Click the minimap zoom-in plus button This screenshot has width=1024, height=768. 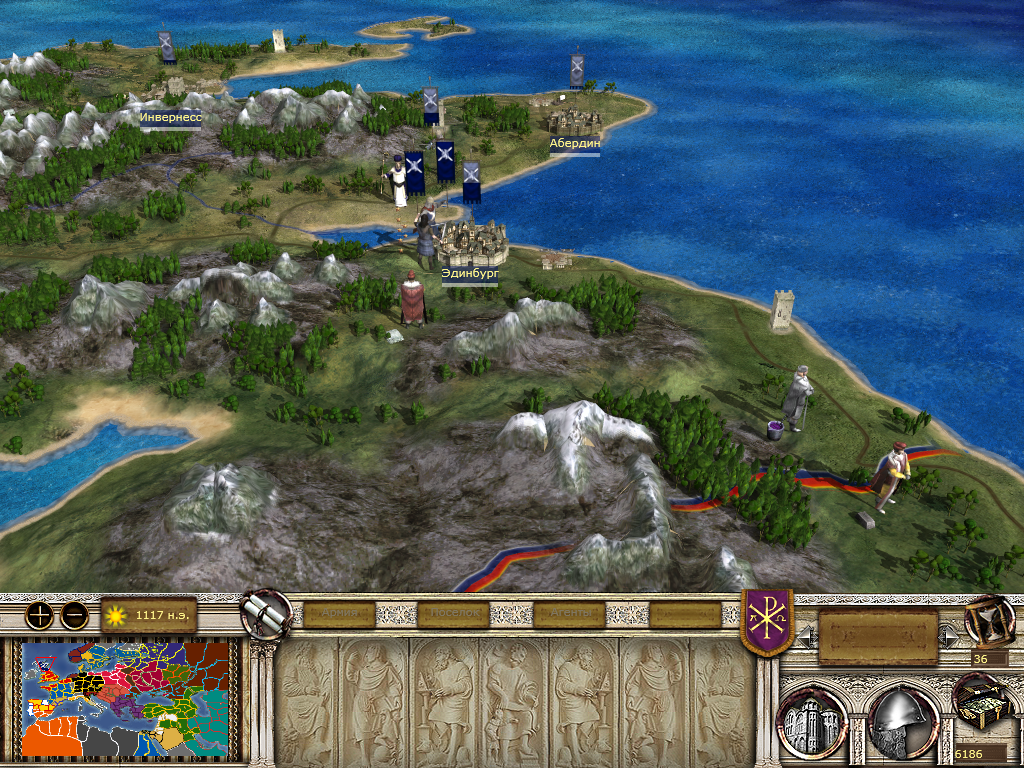click(39, 615)
